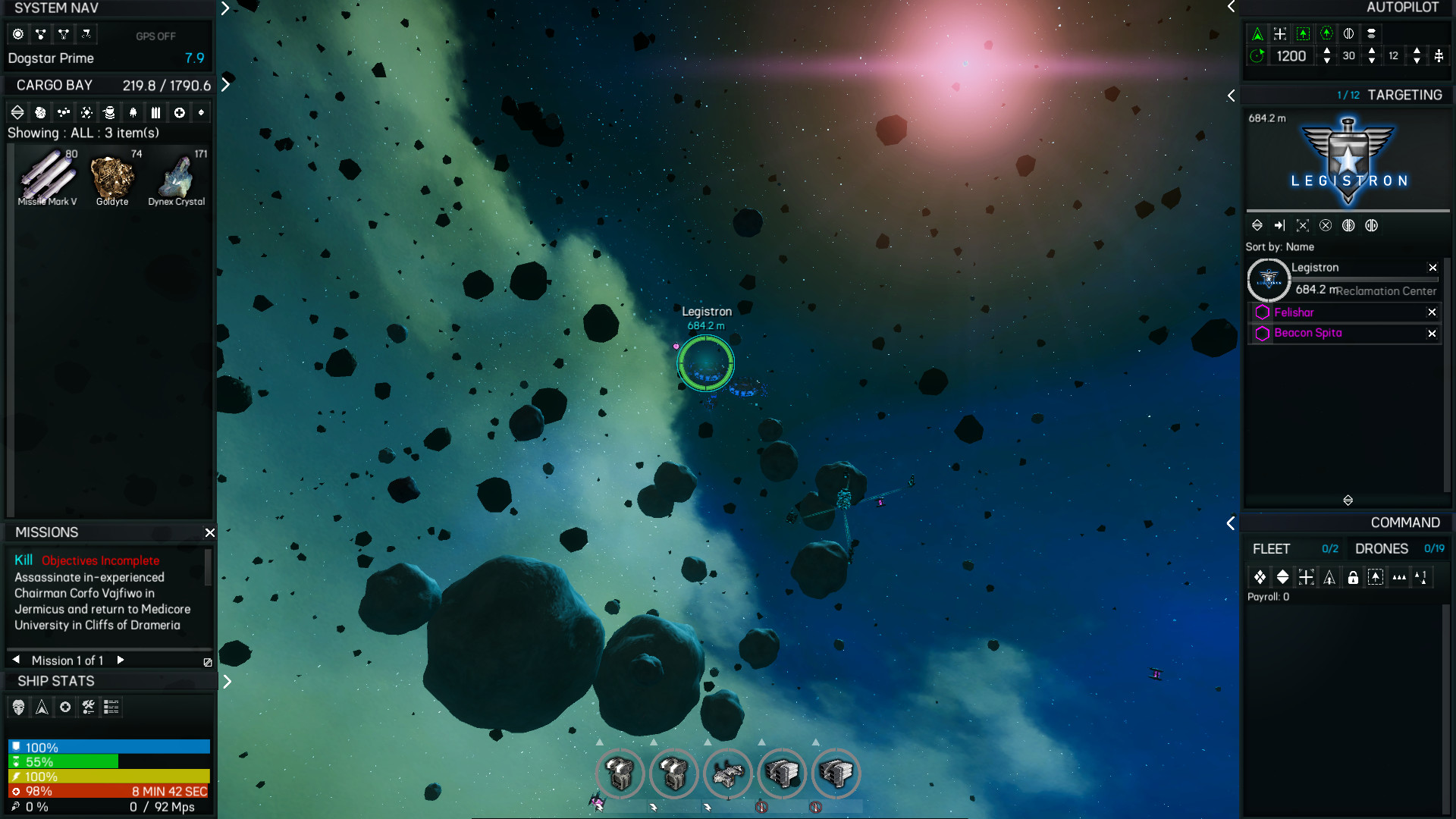Viewport: 1456px width, 819px height.
Task: Remove Felishar from the target list
Action: point(1432,312)
